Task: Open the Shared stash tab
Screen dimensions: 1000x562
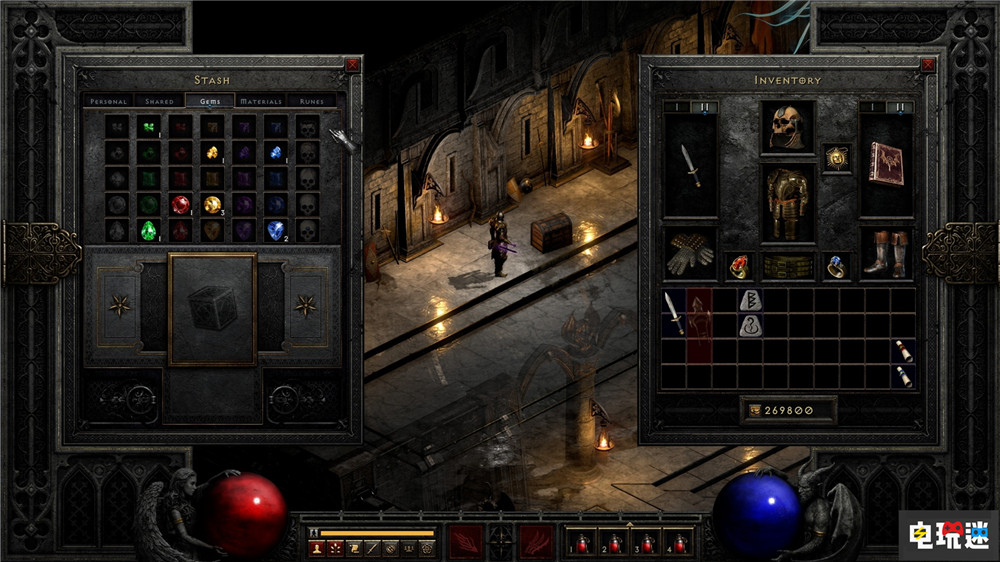Action: [159, 101]
